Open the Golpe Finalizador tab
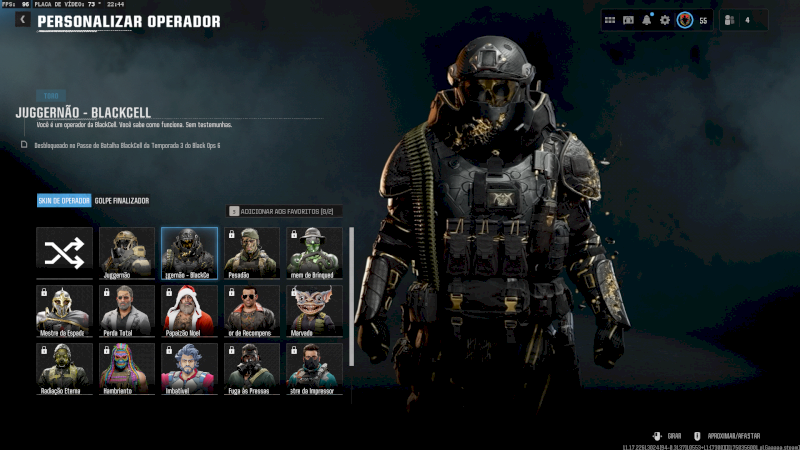The width and height of the screenshot is (800, 450). pyautogui.click(x=122, y=201)
